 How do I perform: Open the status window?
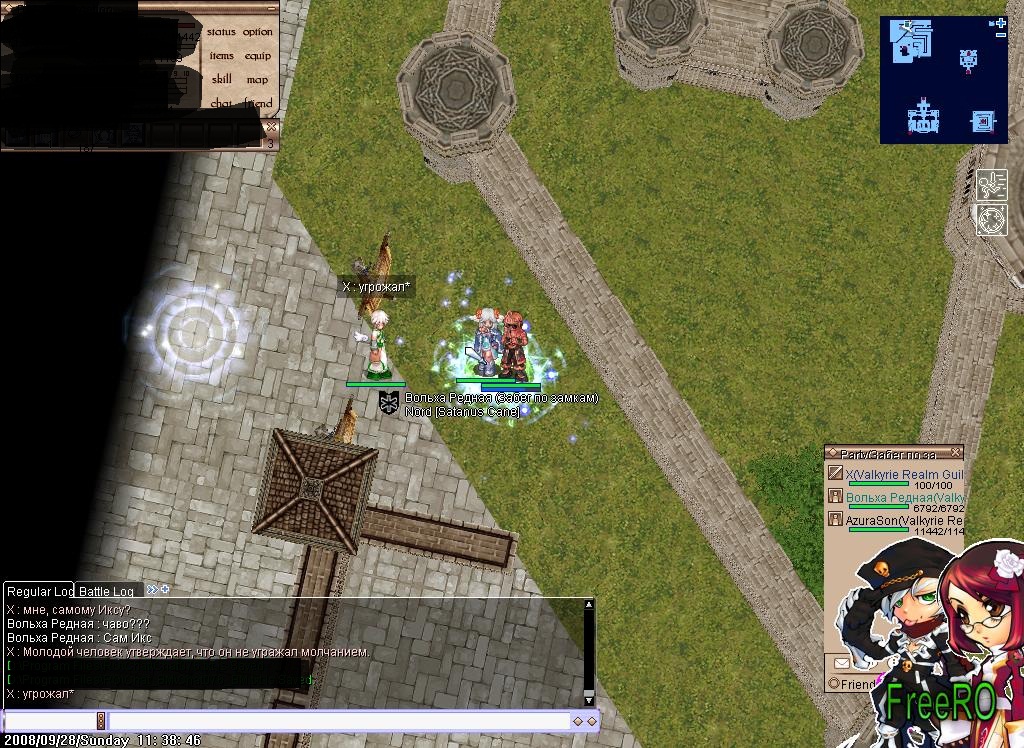click(221, 32)
